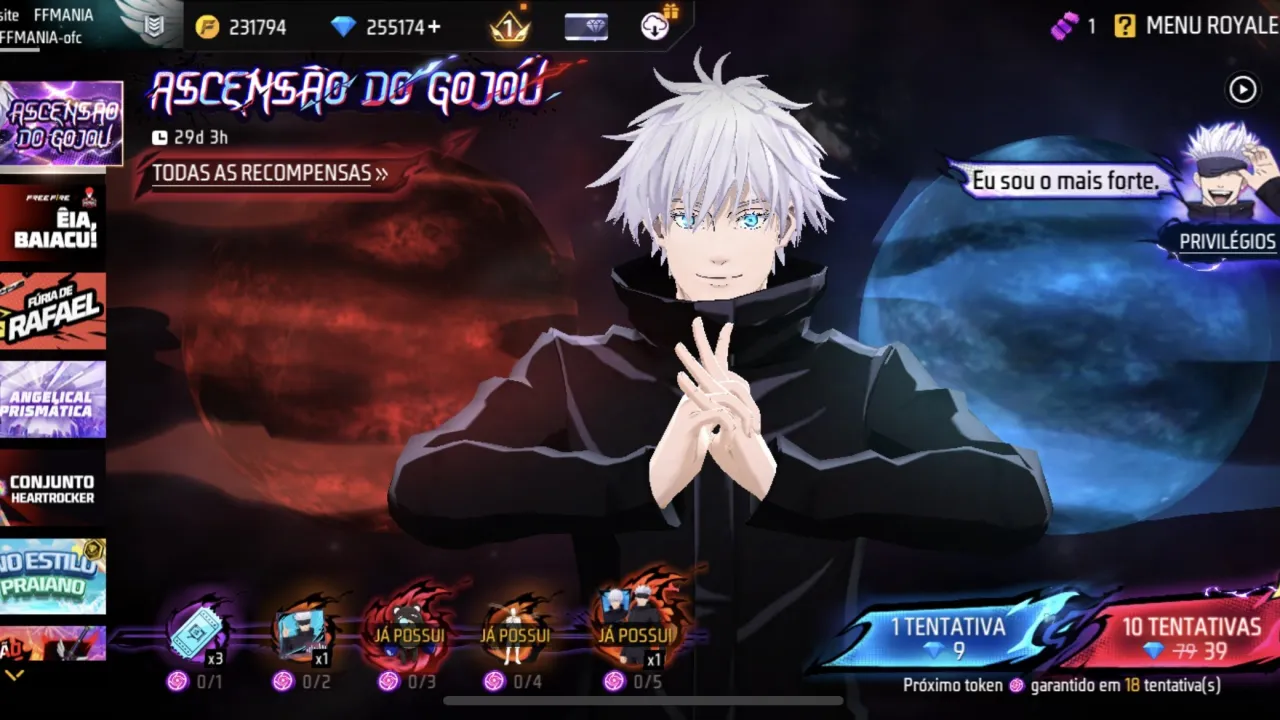View the gold coin balance
Screen dimensions: 1280x720
[243, 27]
